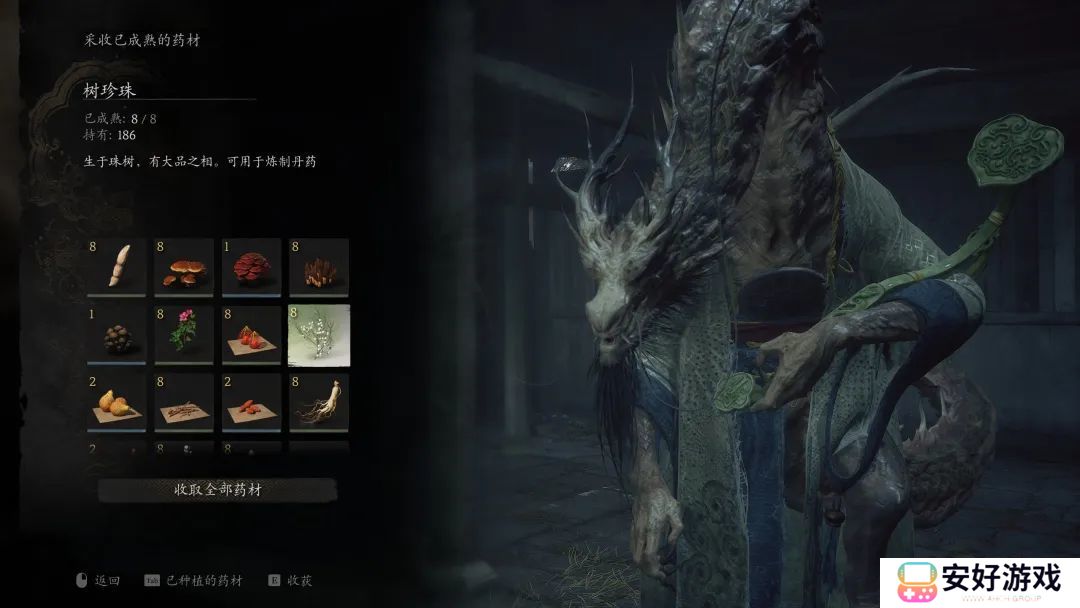Select the red layered fungus slot

[x=251, y=267]
